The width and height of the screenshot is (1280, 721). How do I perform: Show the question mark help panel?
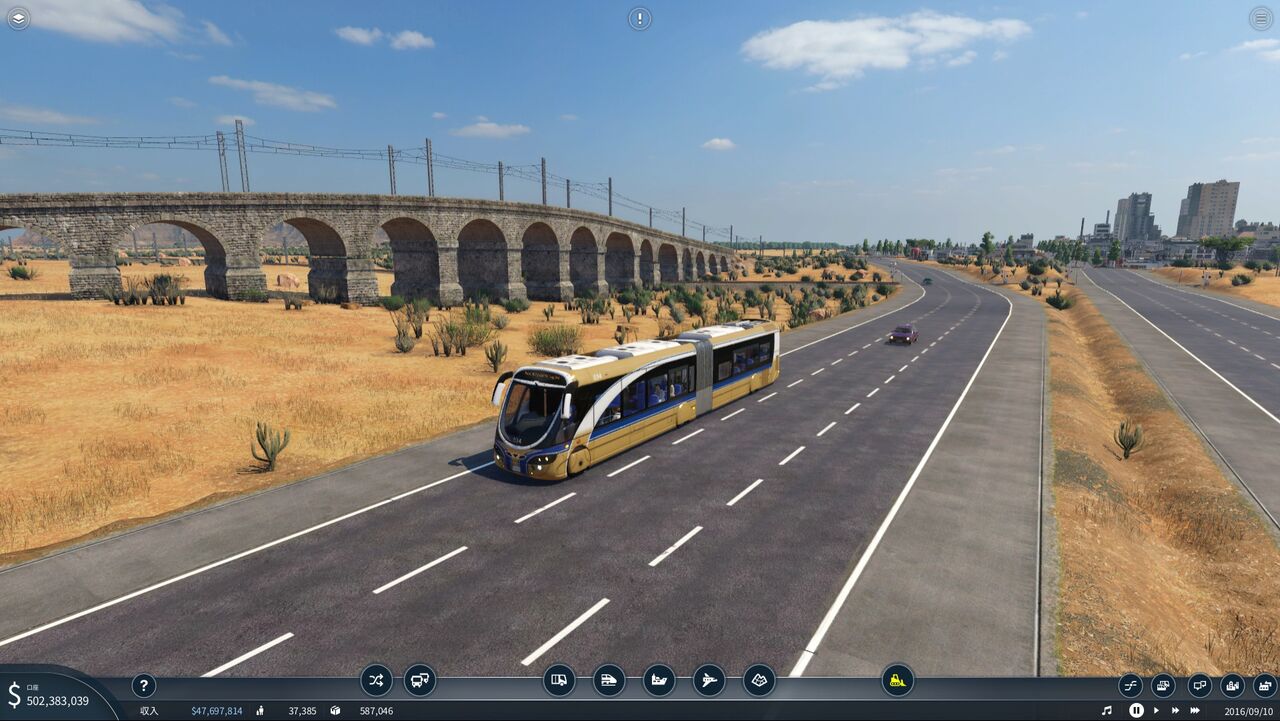pos(143,686)
